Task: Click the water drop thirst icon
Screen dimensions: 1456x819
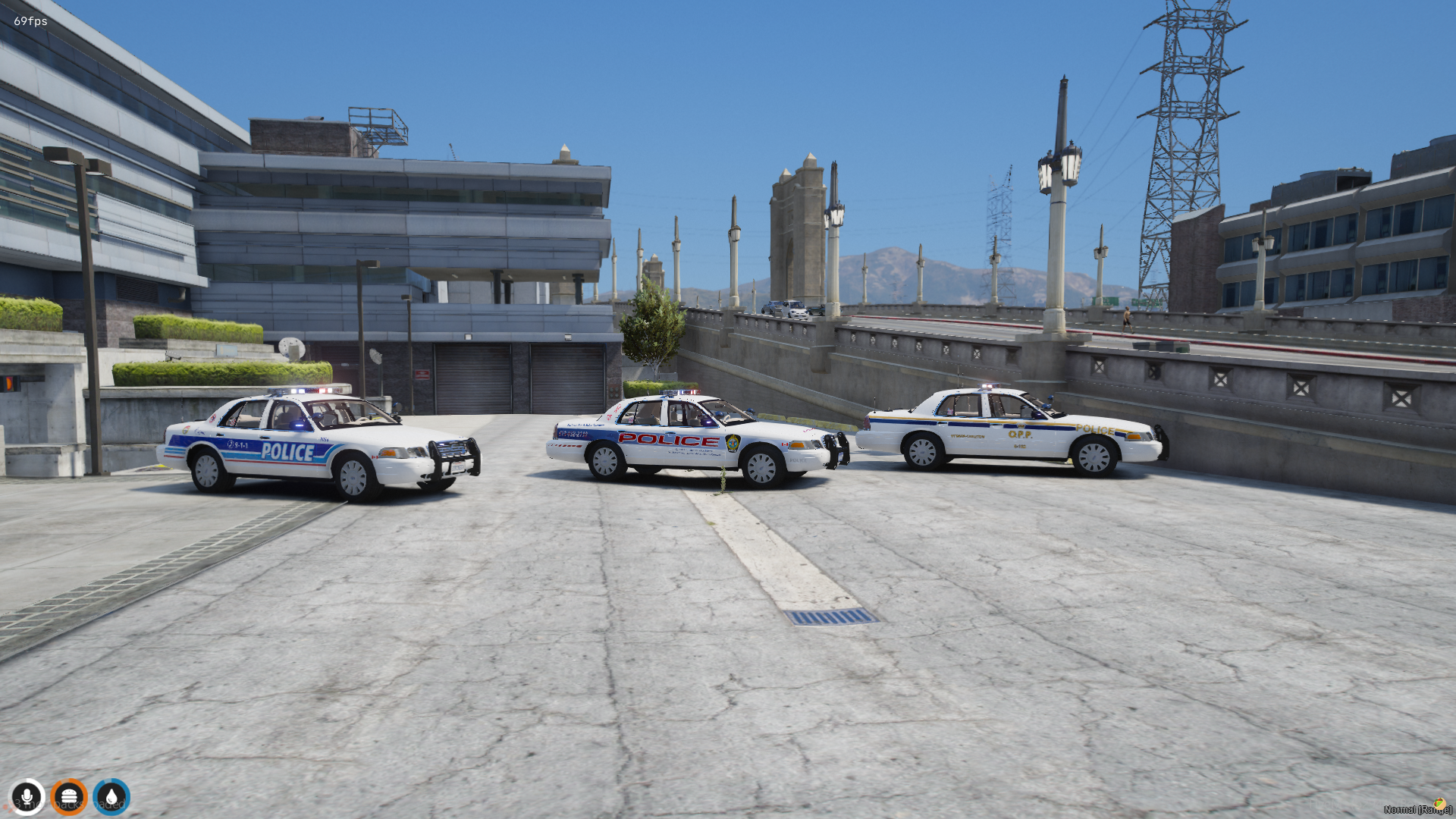Action: pos(111,797)
